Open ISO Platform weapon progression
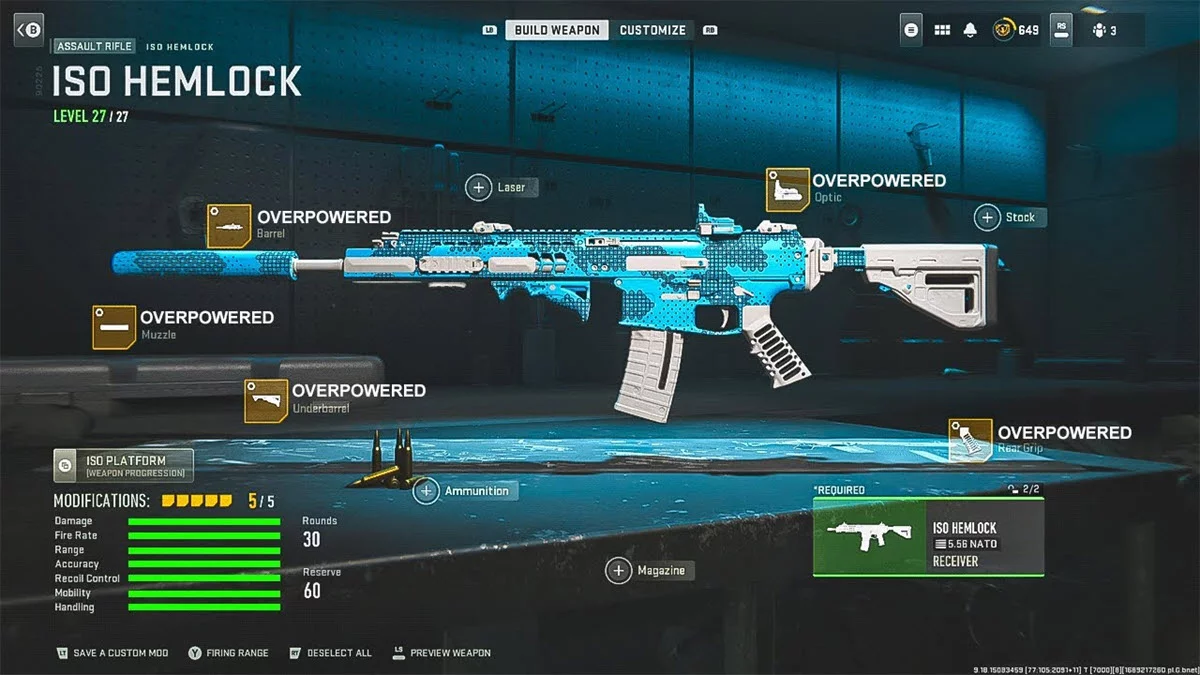 click(x=124, y=465)
